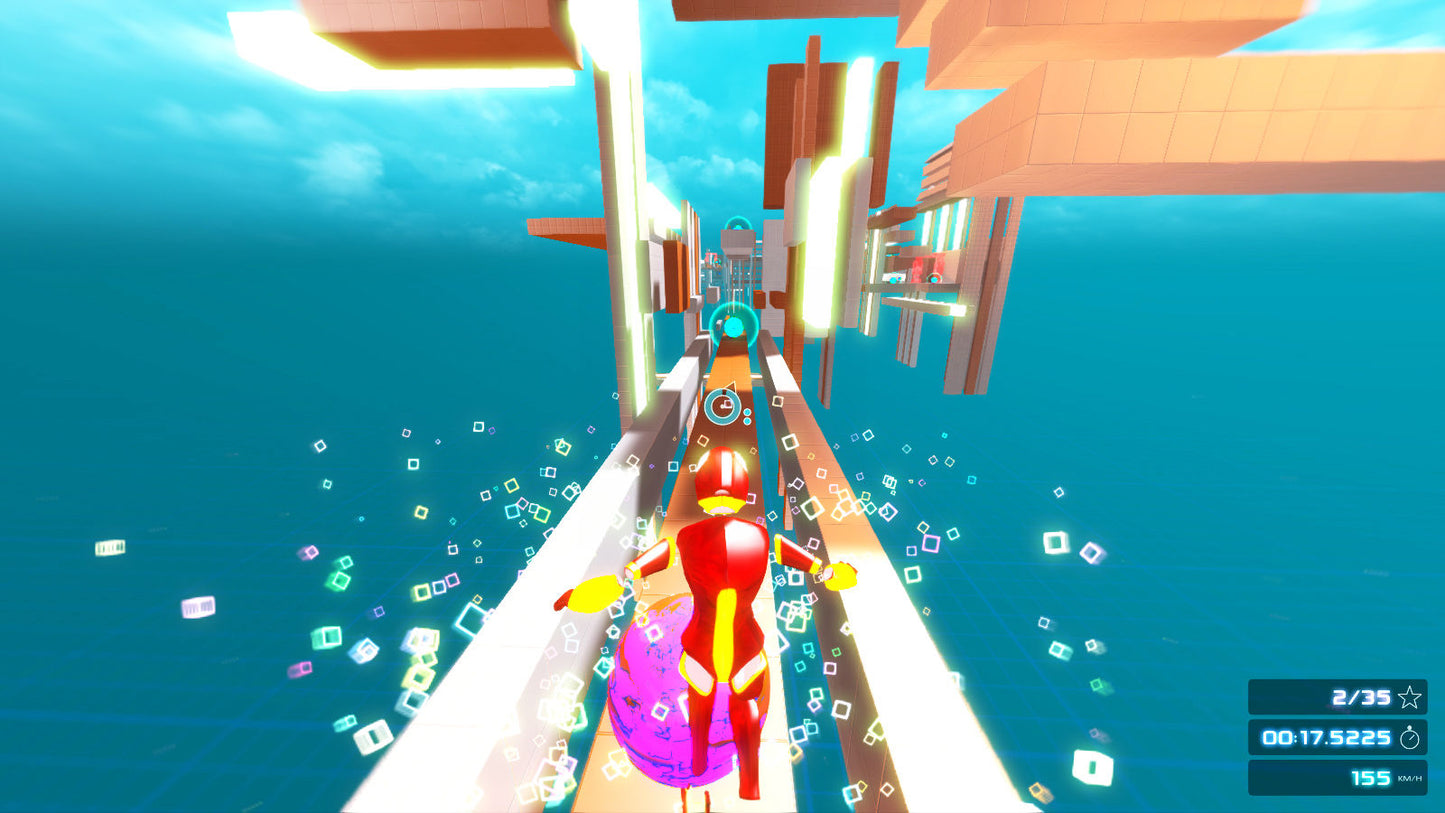Click the star collectible counter icon
Image resolution: width=1445 pixels, height=813 pixels.
pyautogui.click(x=1410, y=697)
